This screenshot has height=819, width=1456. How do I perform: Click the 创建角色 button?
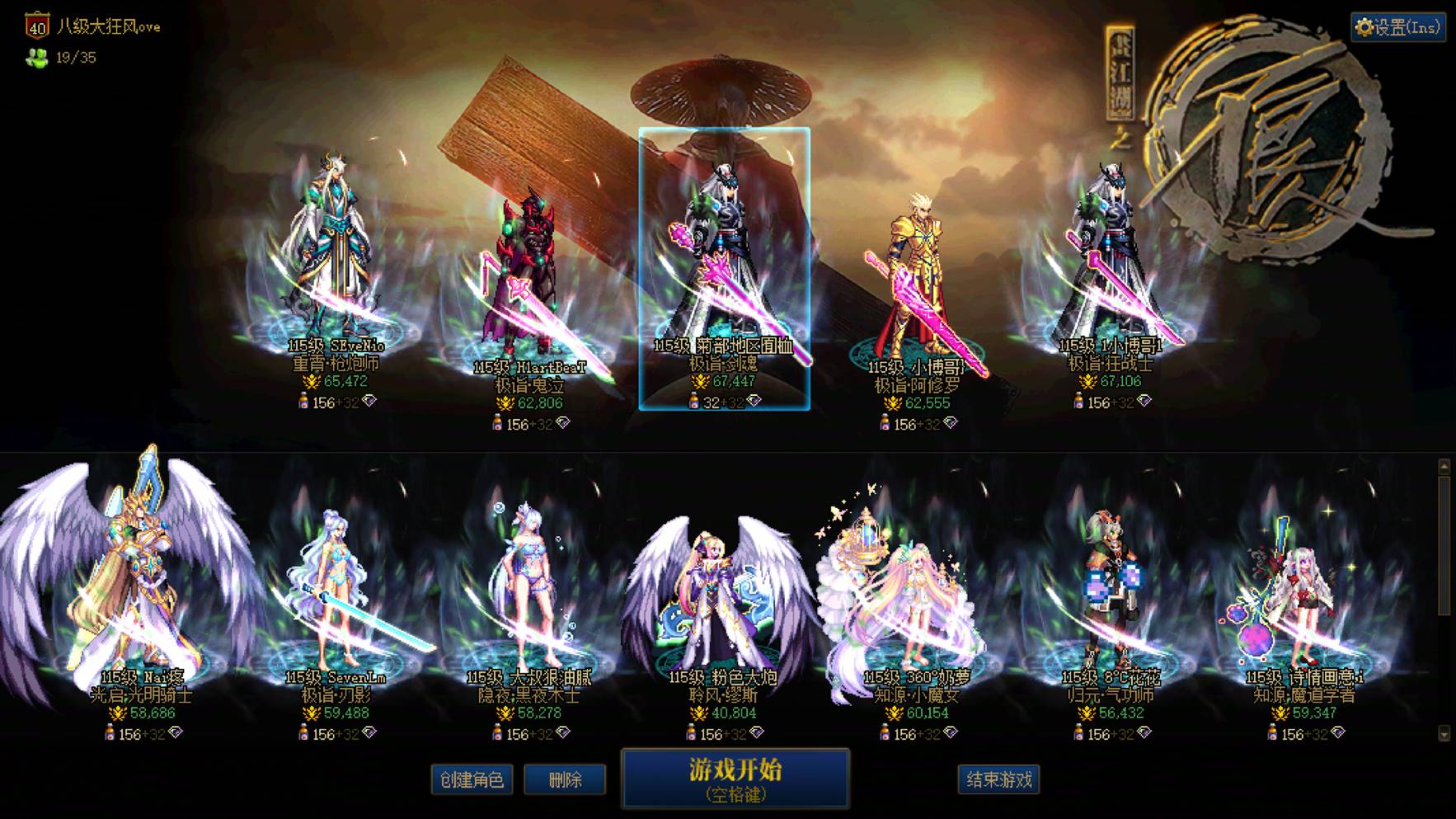474,779
